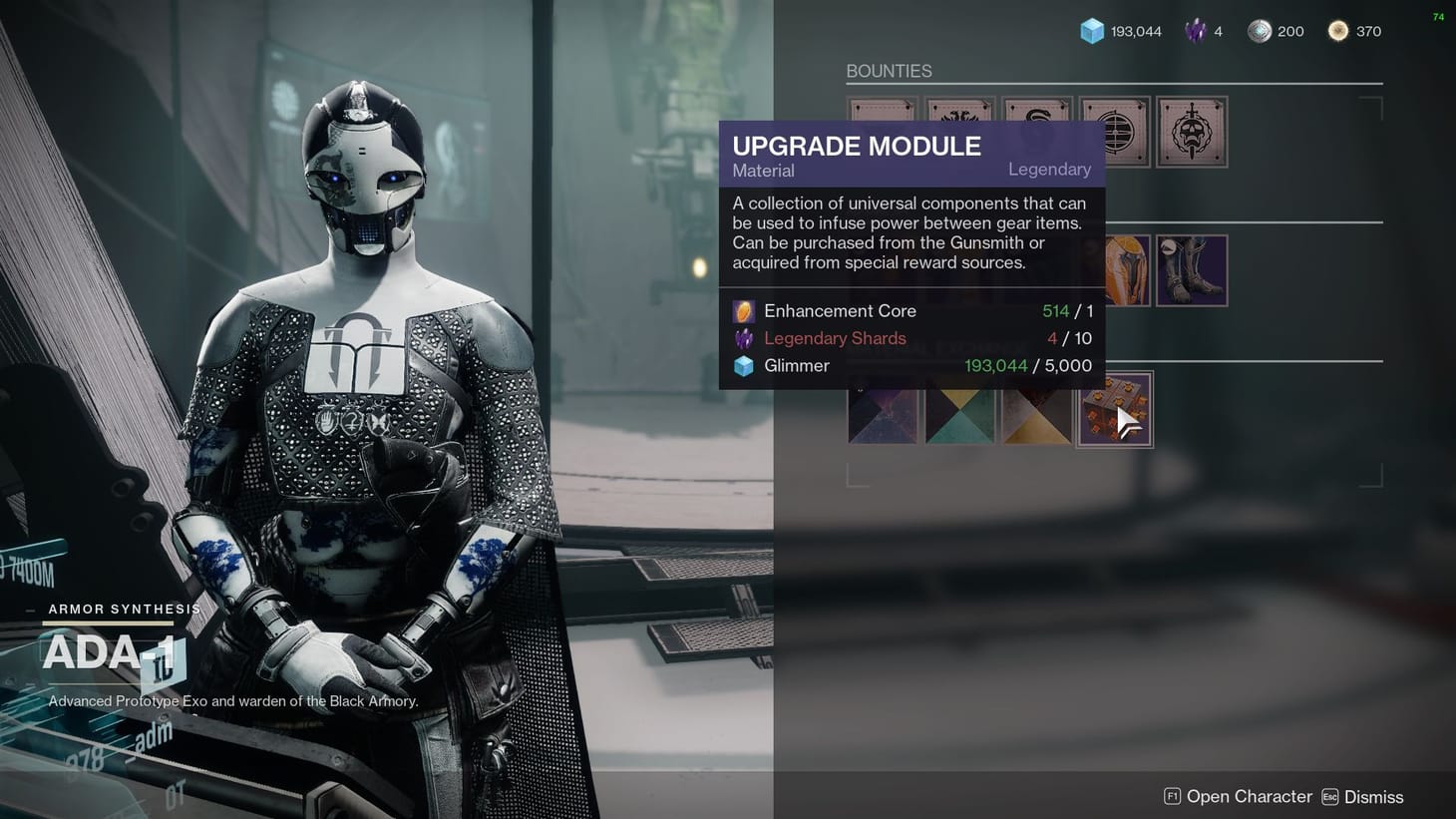Click the red Legendary Shards cost line
Image resolution: width=1456 pixels, height=819 pixels.
click(834, 338)
